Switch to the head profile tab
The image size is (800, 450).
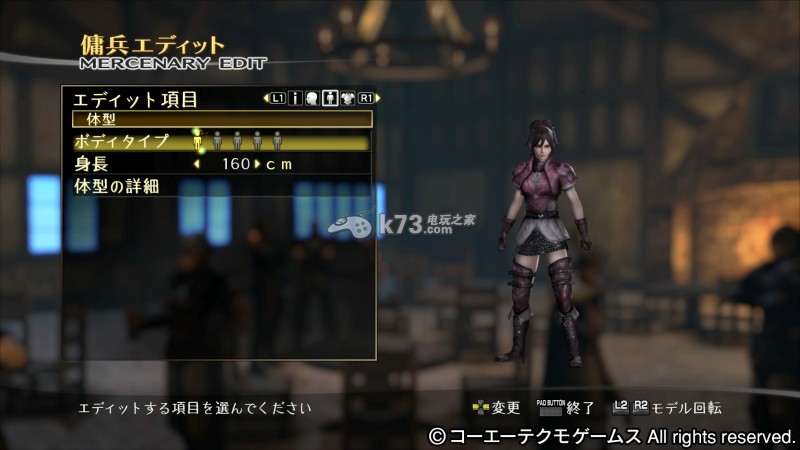312,98
